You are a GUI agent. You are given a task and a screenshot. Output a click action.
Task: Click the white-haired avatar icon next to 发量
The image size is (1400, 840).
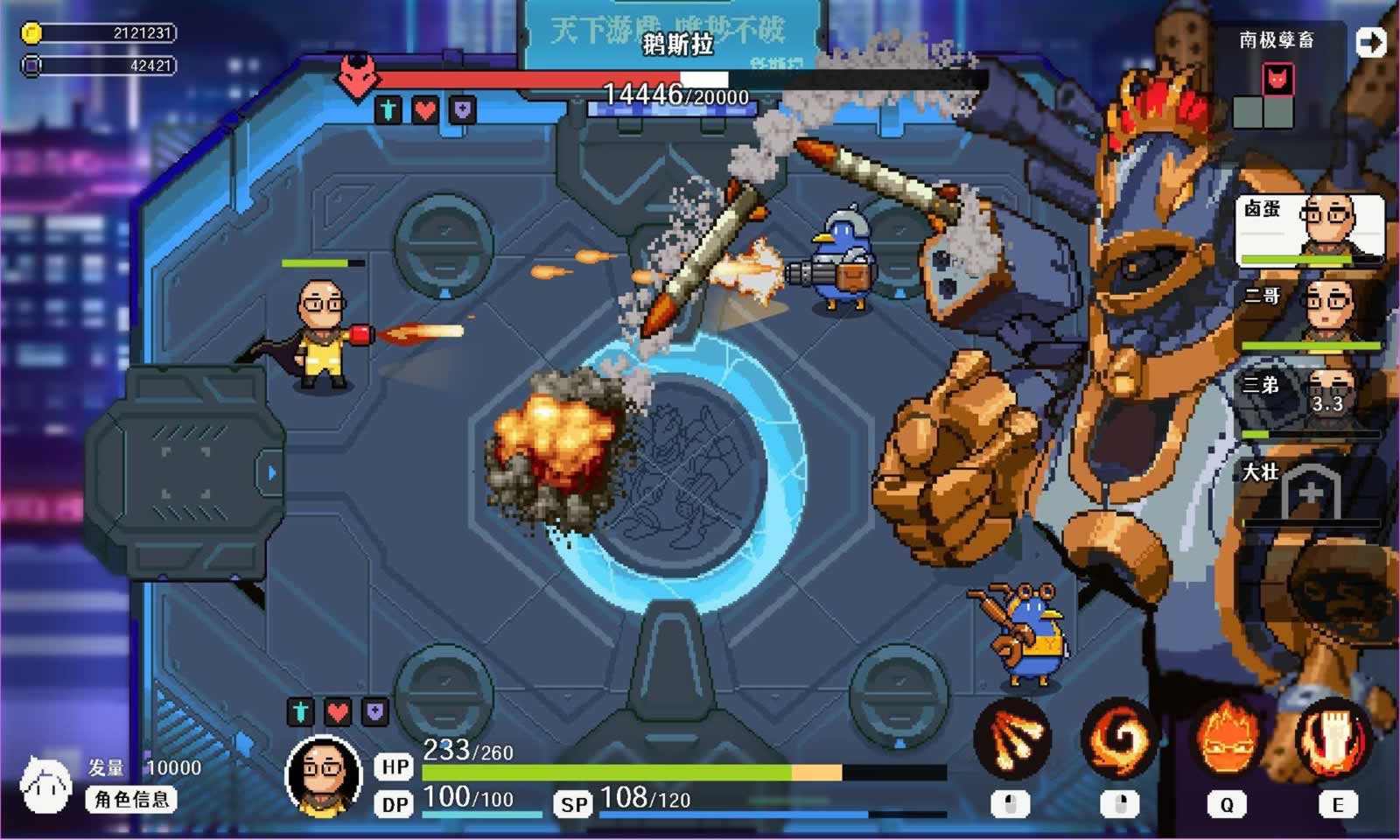click(x=45, y=784)
